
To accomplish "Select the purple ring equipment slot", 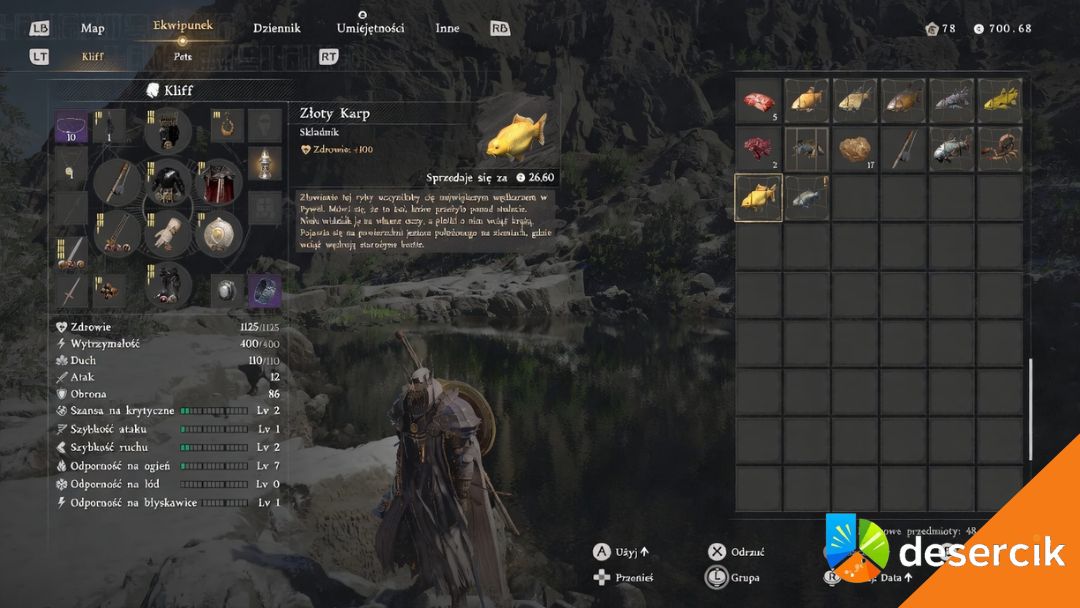I will (264, 291).
